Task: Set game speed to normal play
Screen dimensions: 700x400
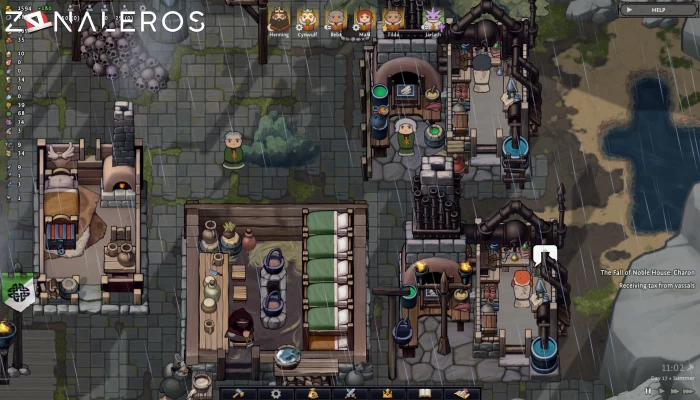Action: [x=662, y=390]
